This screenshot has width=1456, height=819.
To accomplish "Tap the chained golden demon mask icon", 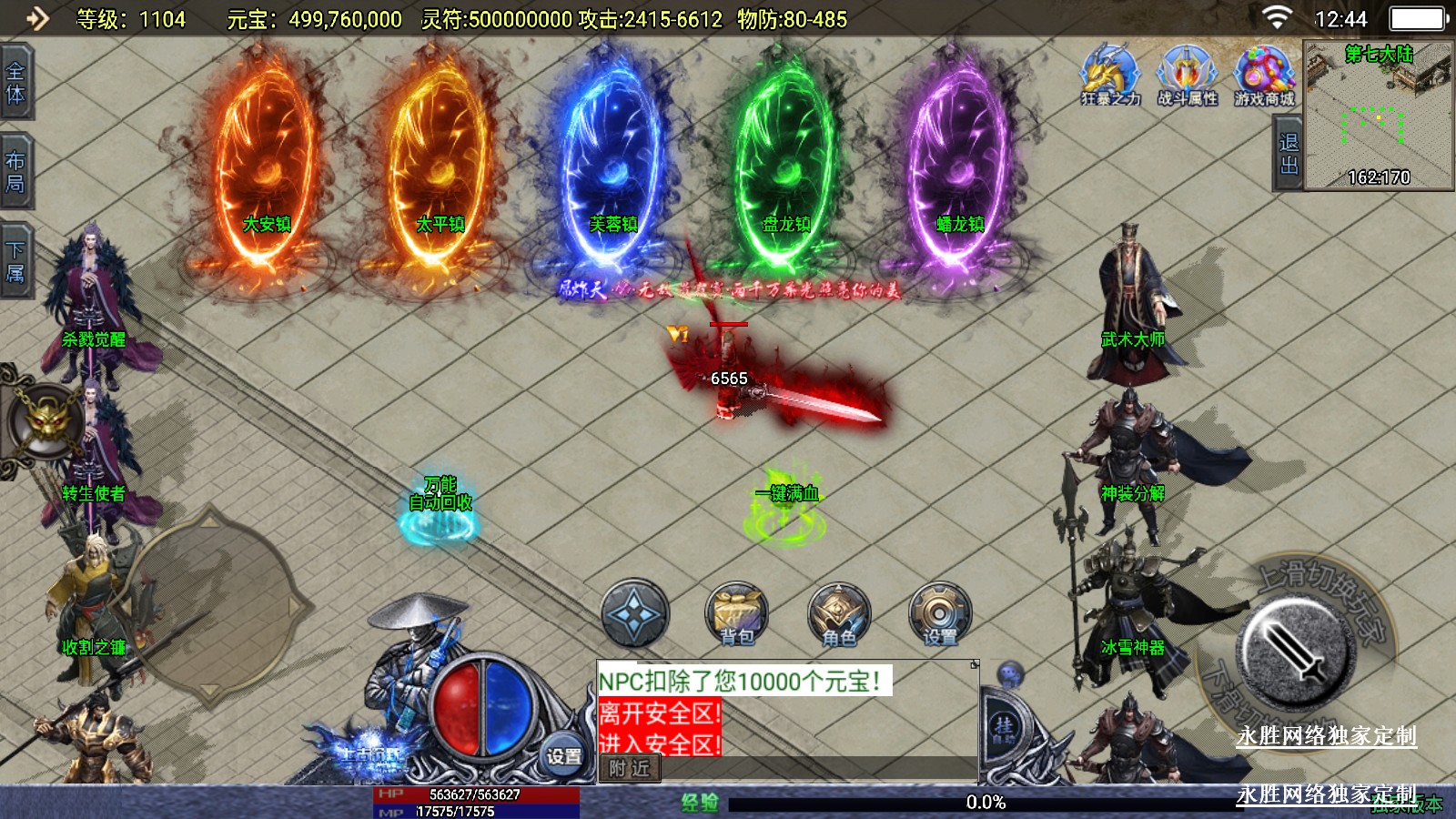I will tap(43, 420).
